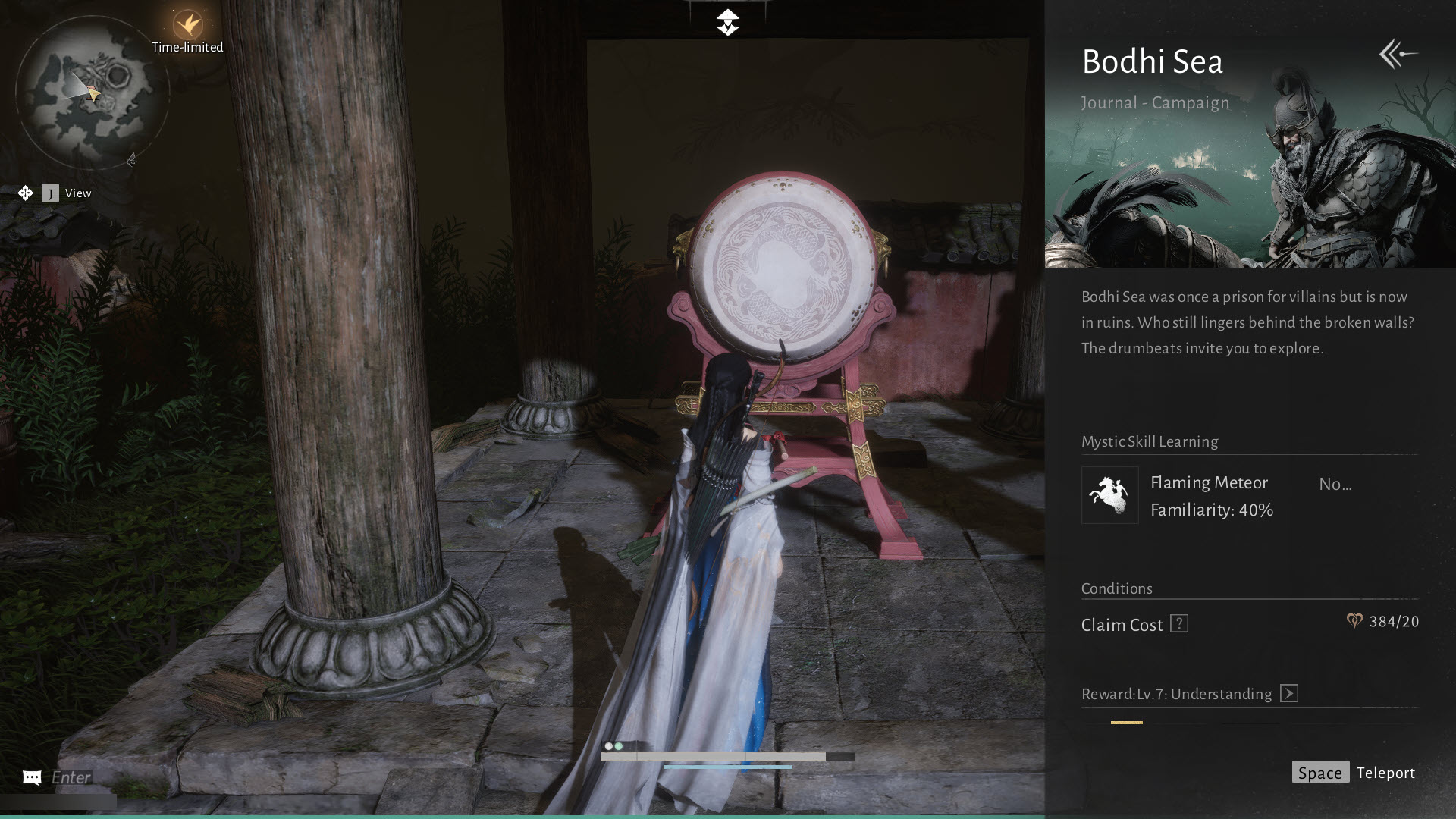Click the chat Enter input box
1456x819 pixels.
tap(71, 777)
